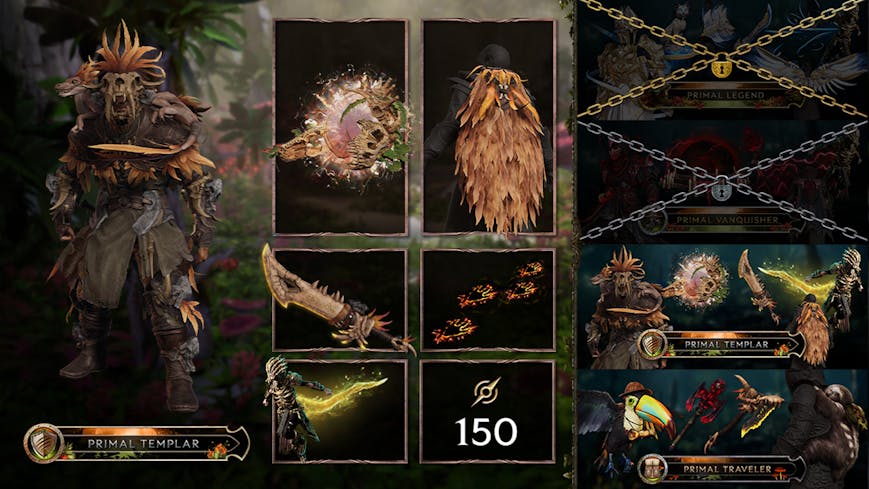Screen dimensions: 869x489
Task: Preview the glowing orange footprints tile
Action: coord(489,300)
